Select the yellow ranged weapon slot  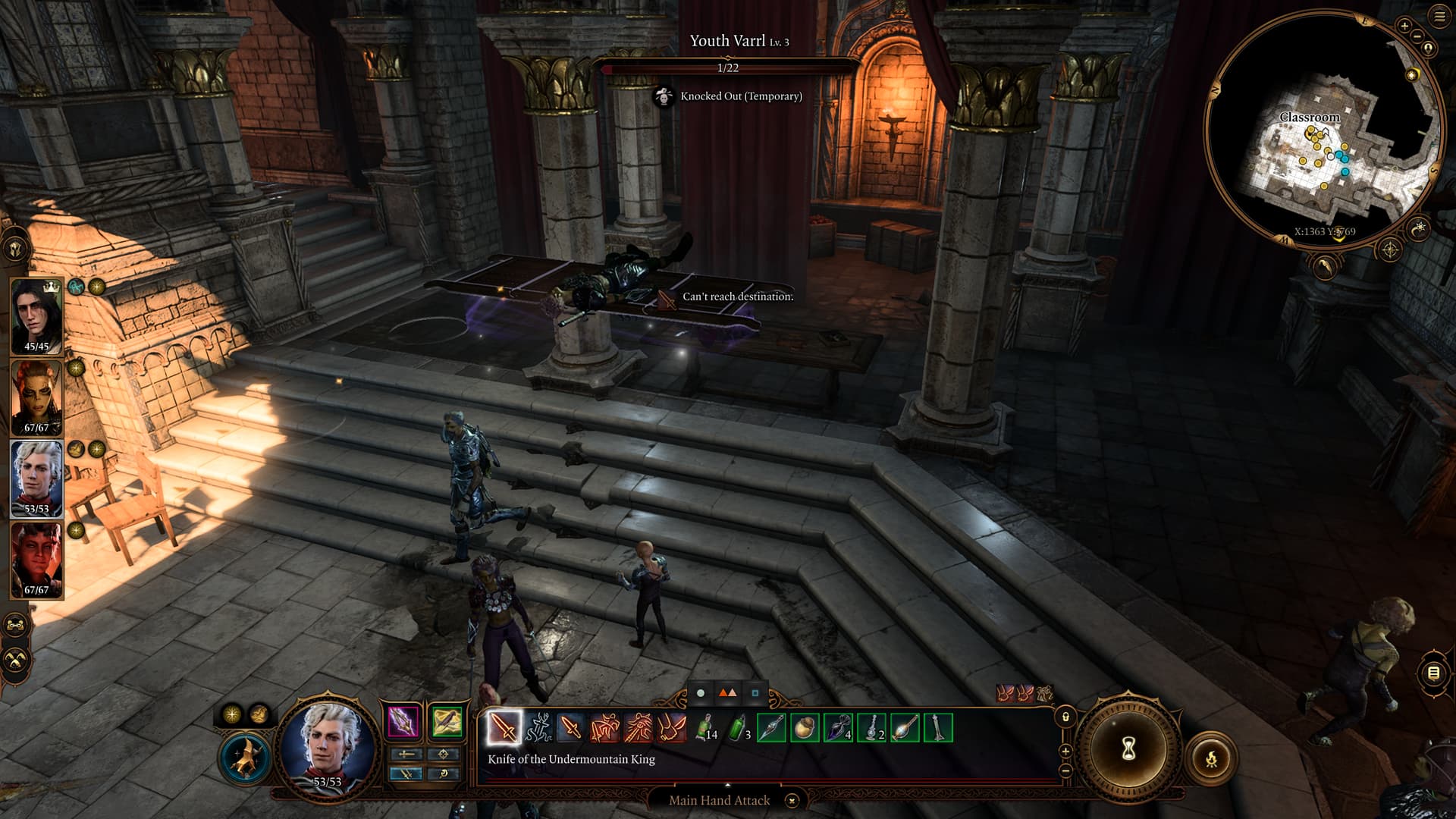click(447, 722)
